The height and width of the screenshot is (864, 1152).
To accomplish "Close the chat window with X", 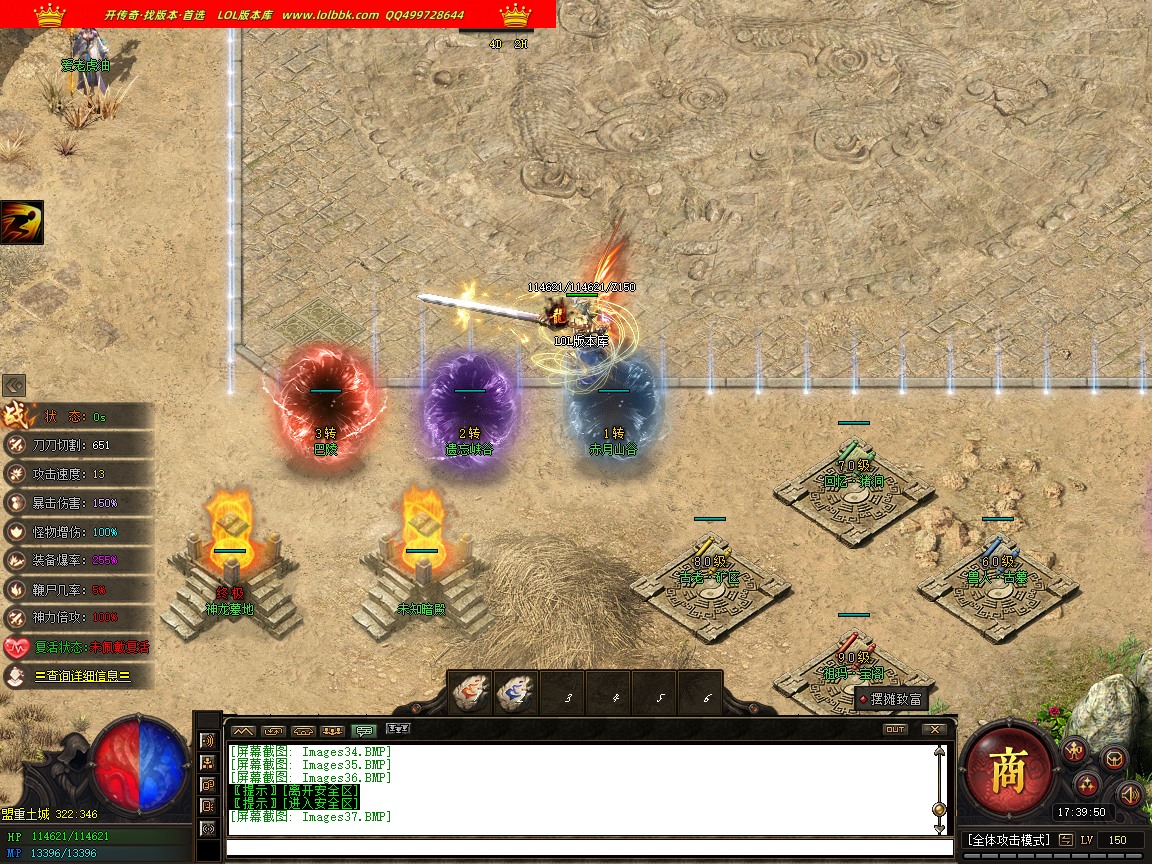I will pos(933,729).
